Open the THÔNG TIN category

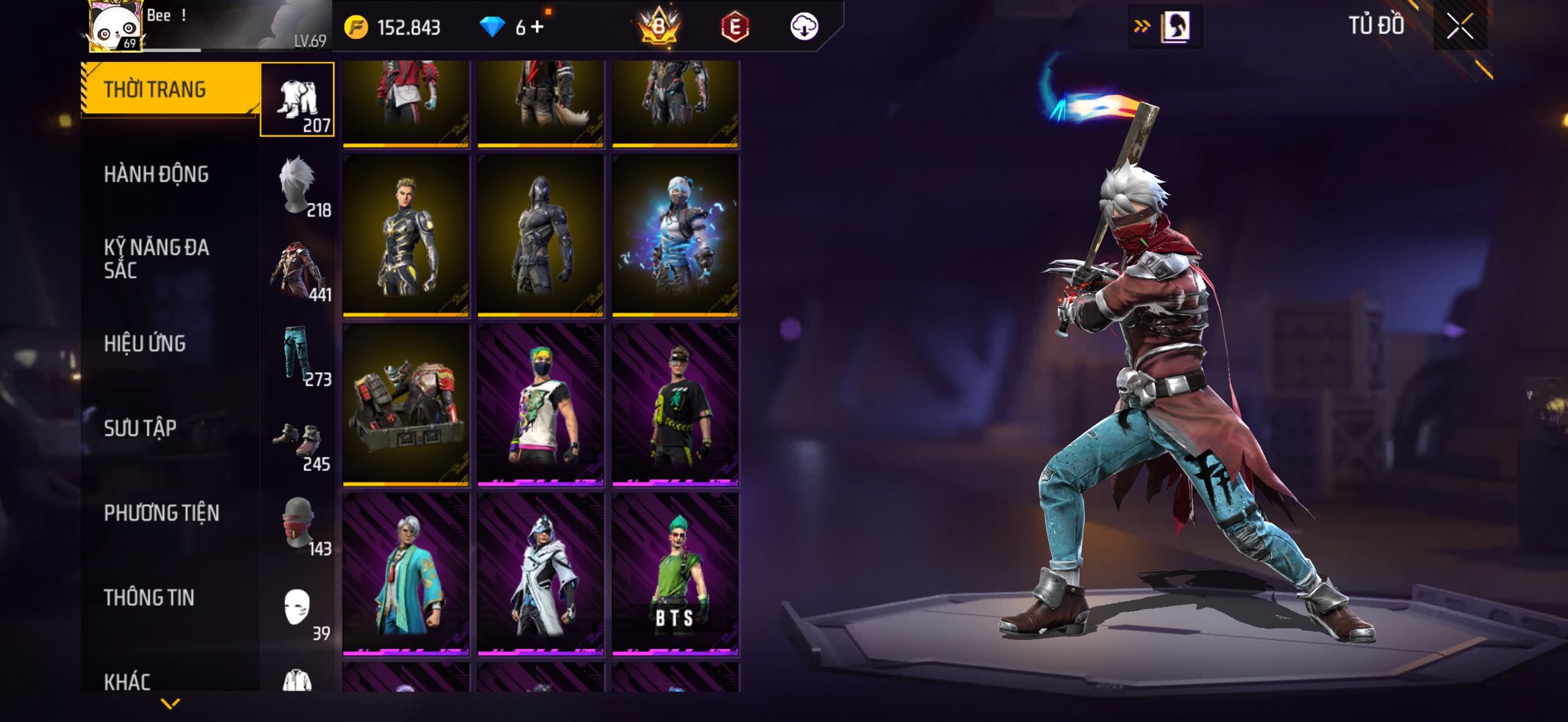[x=149, y=597]
